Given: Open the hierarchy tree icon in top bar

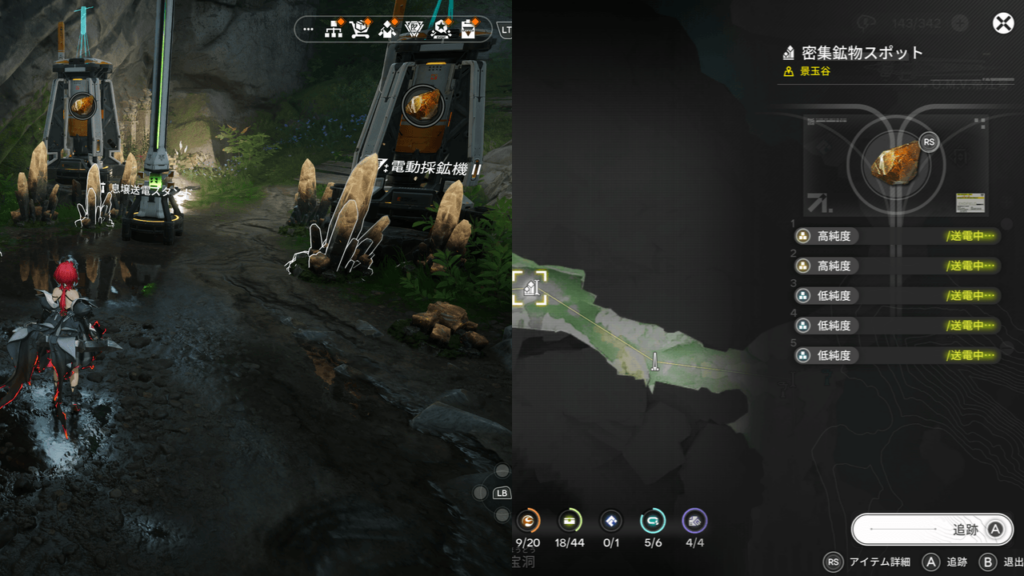Looking at the screenshot, I should pyautogui.click(x=334, y=29).
